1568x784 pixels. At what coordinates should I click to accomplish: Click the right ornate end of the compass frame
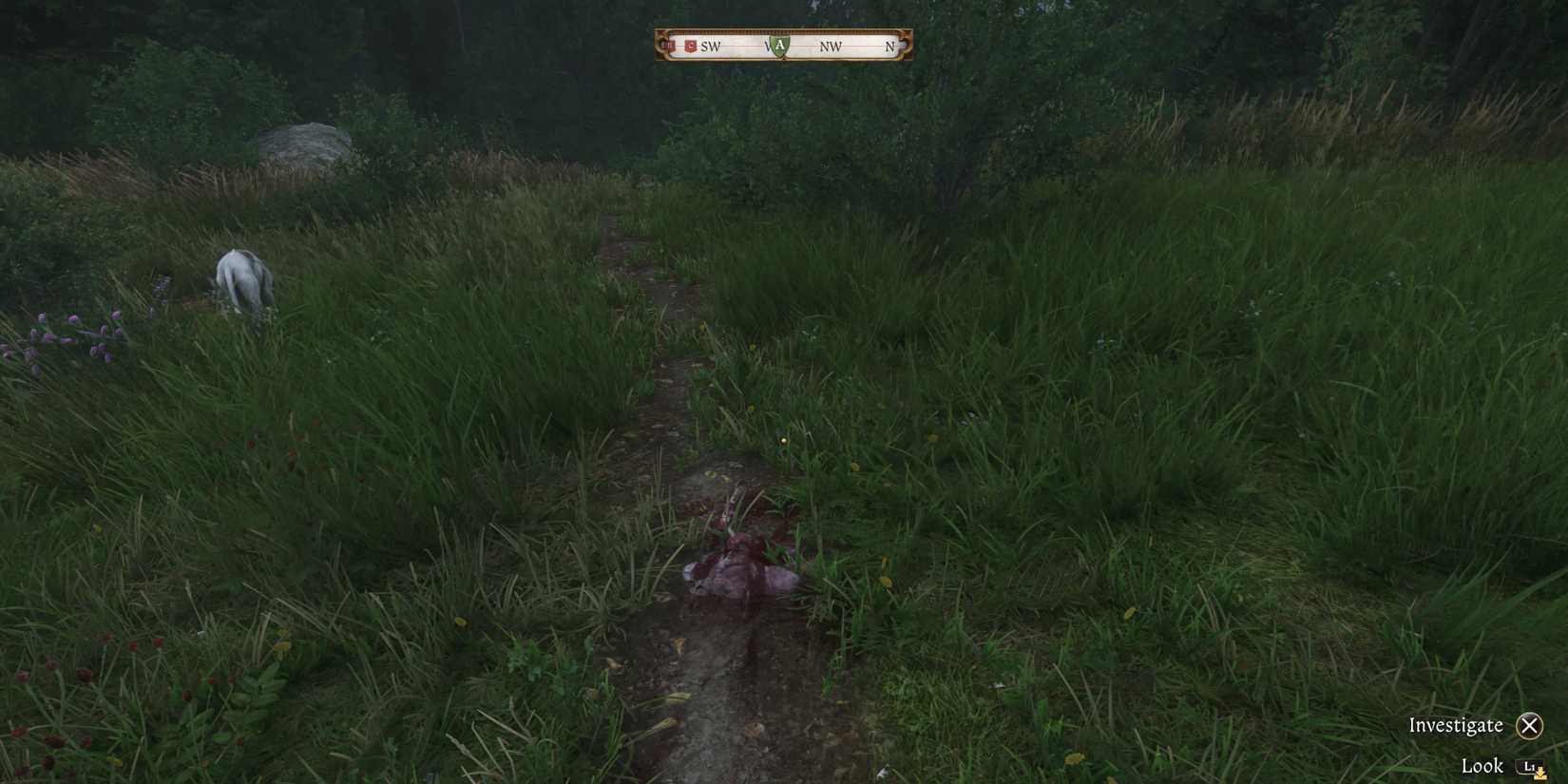(904, 44)
